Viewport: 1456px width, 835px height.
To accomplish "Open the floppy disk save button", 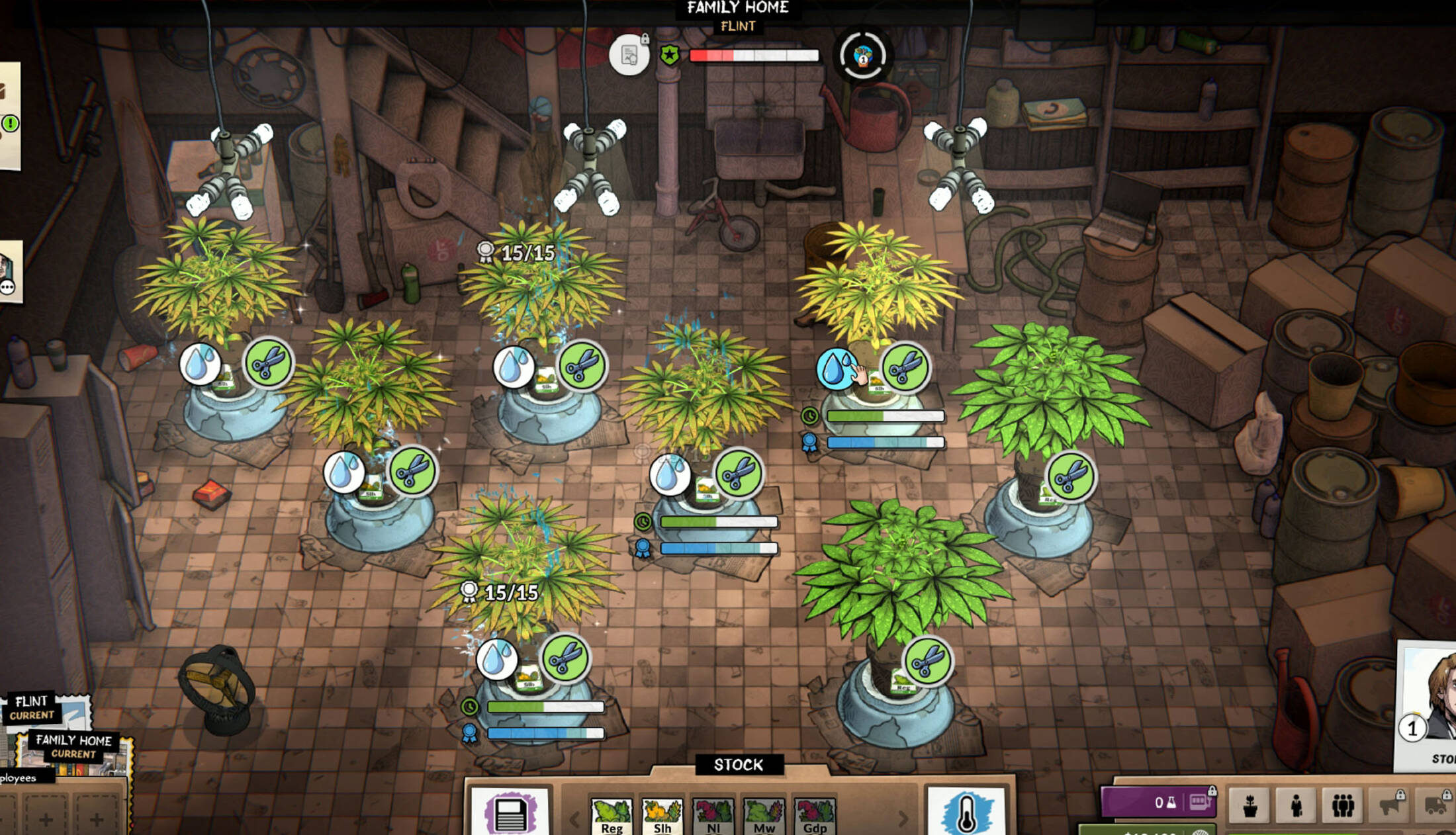I will pyautogui.click(x=510, y=813).
